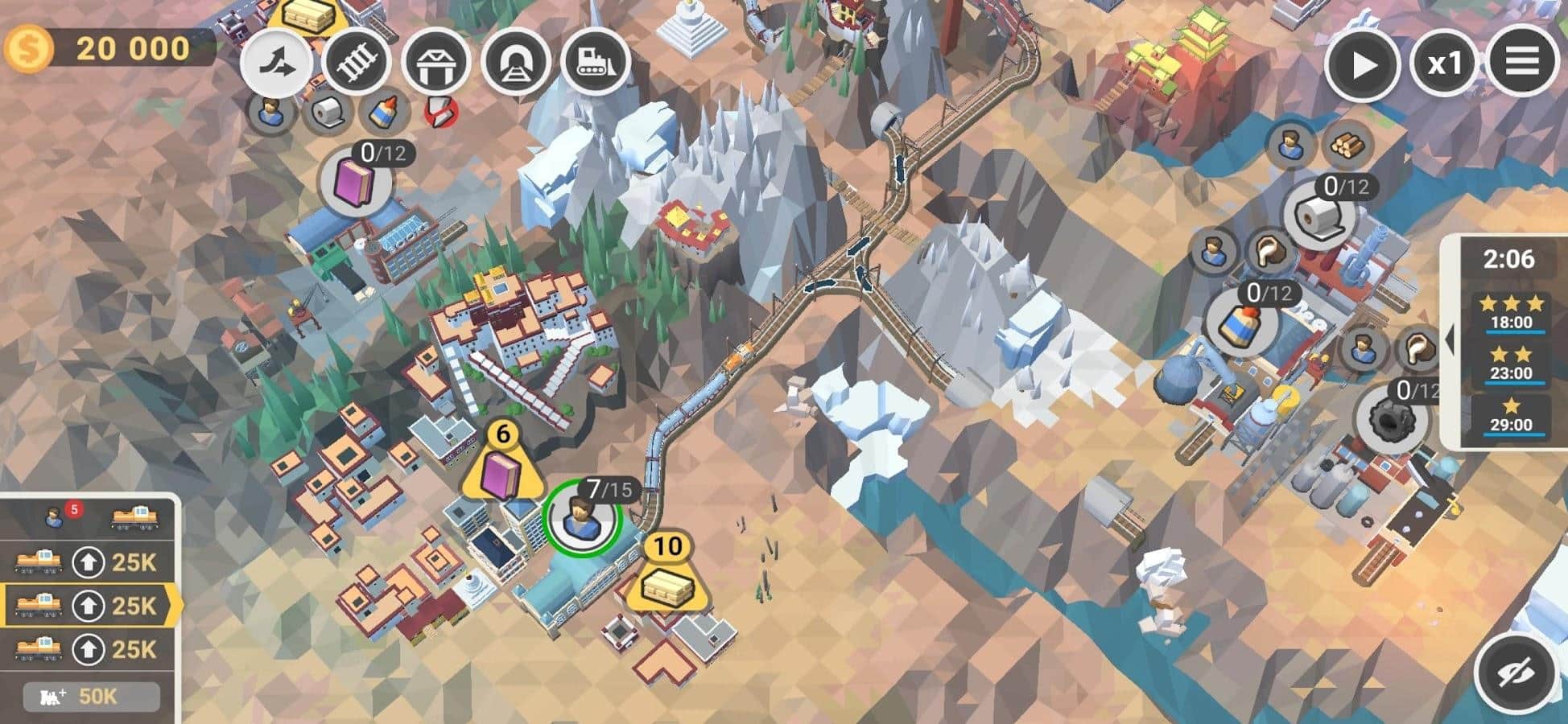The width and height of the screenshot is (1568, 724).
Task: Select the passenger station marker showing 7/15
Action: pos(582,517)
